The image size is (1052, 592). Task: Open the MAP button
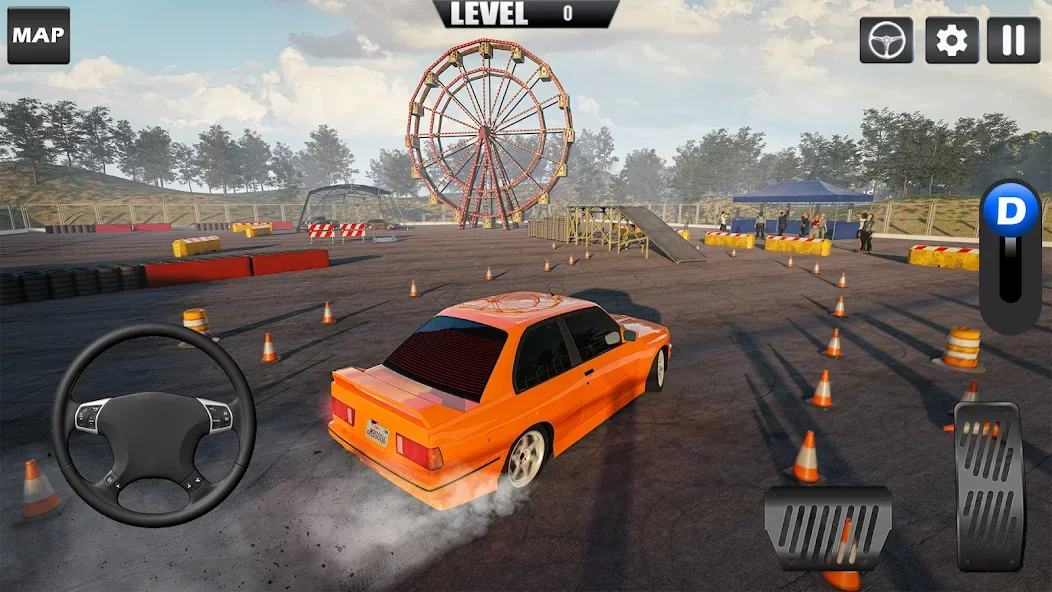tap(39, 36)
